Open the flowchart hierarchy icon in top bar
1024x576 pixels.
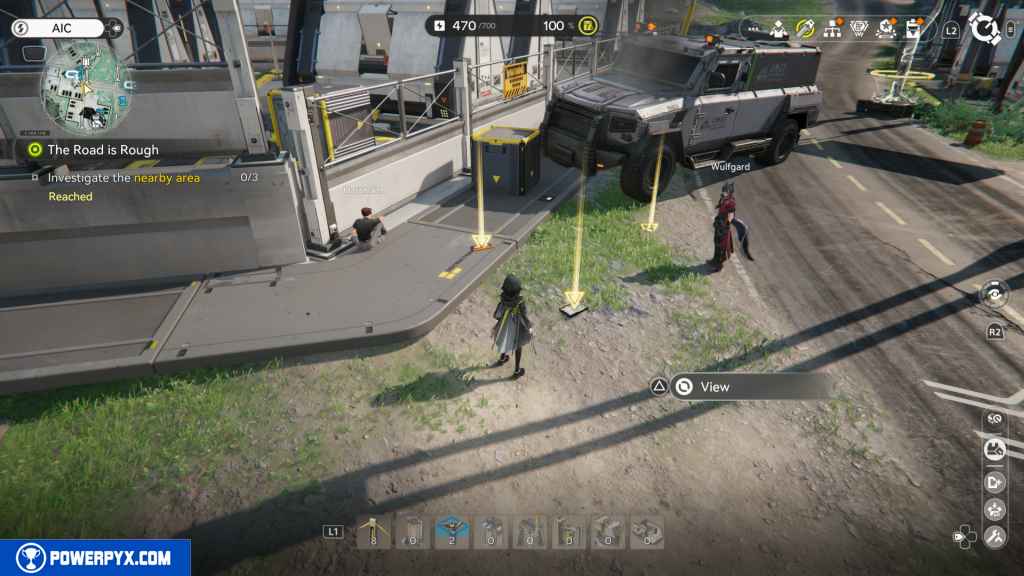coord(831,29)
